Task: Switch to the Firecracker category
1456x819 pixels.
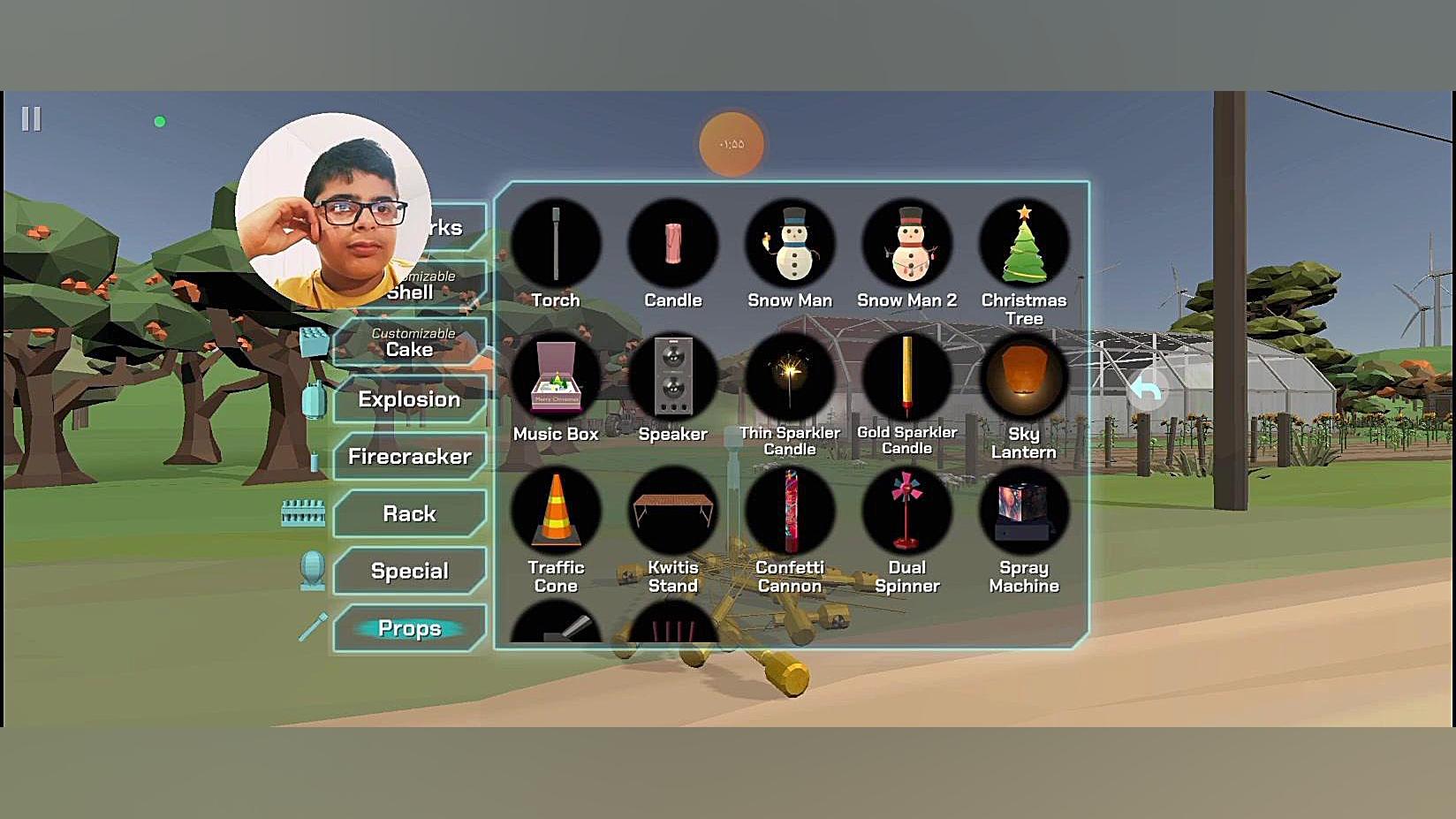Action: click(x=410, y=457)
